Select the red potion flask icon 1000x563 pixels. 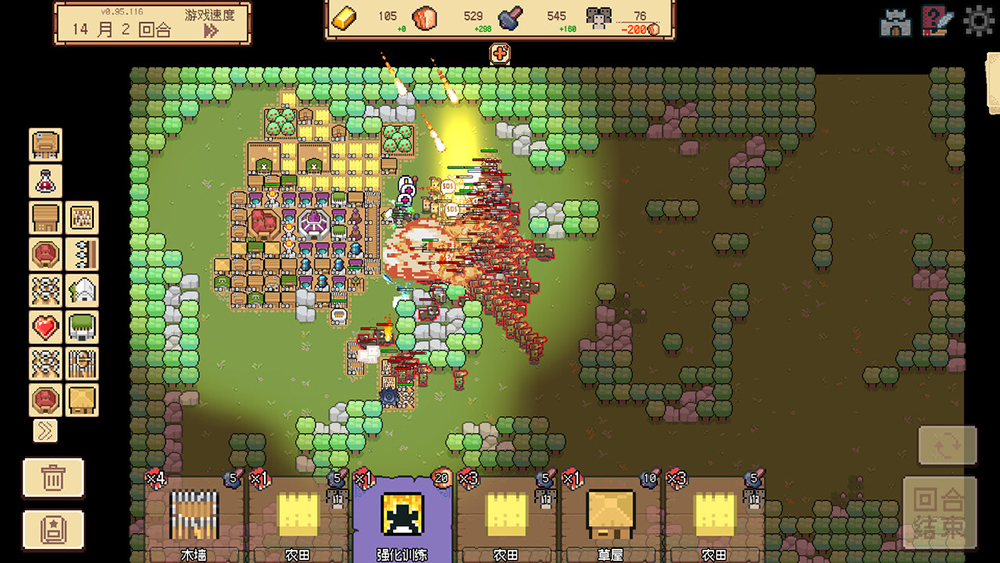coord(46,181)
